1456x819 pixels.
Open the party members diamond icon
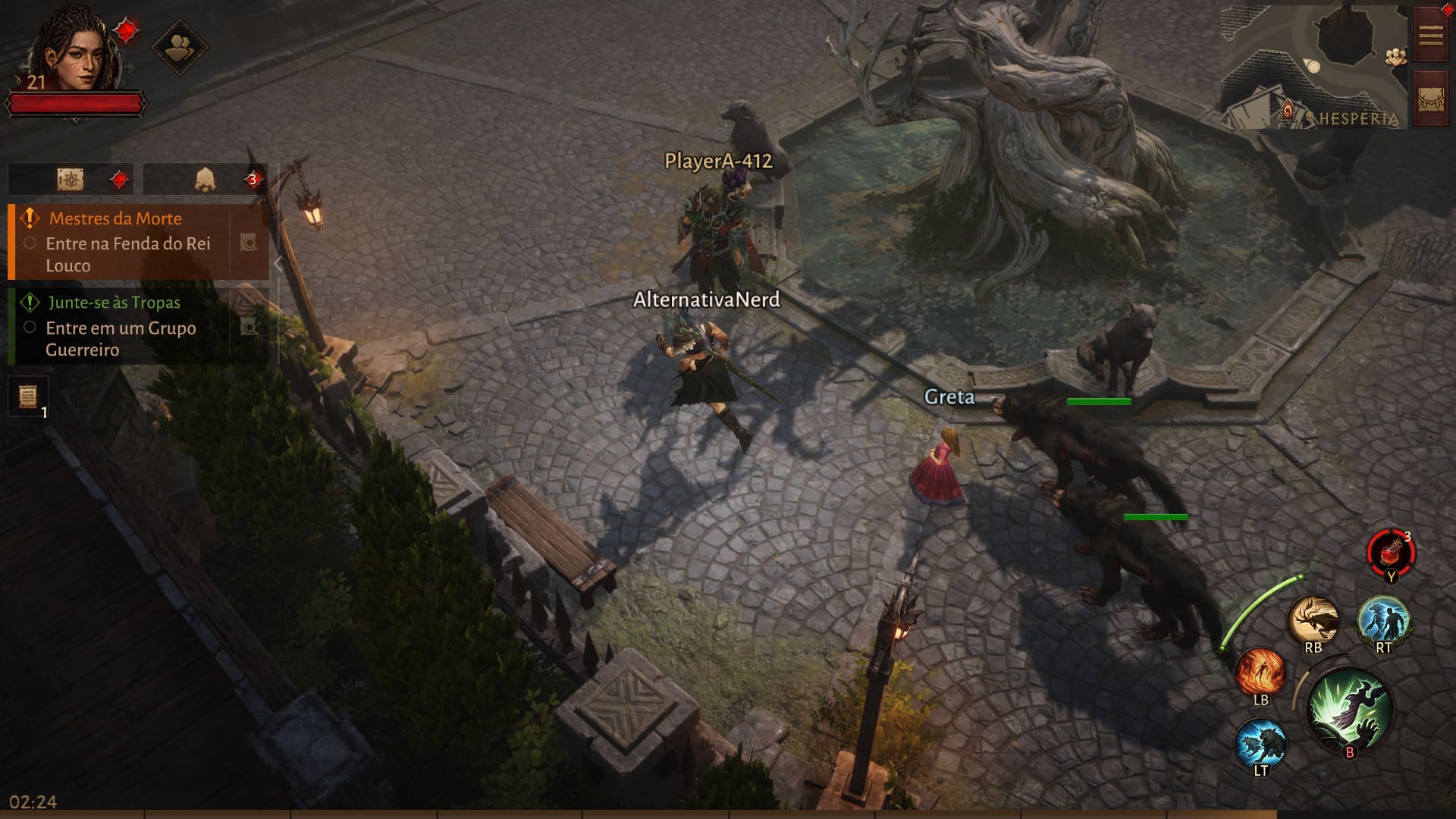(x=179, y=48)
